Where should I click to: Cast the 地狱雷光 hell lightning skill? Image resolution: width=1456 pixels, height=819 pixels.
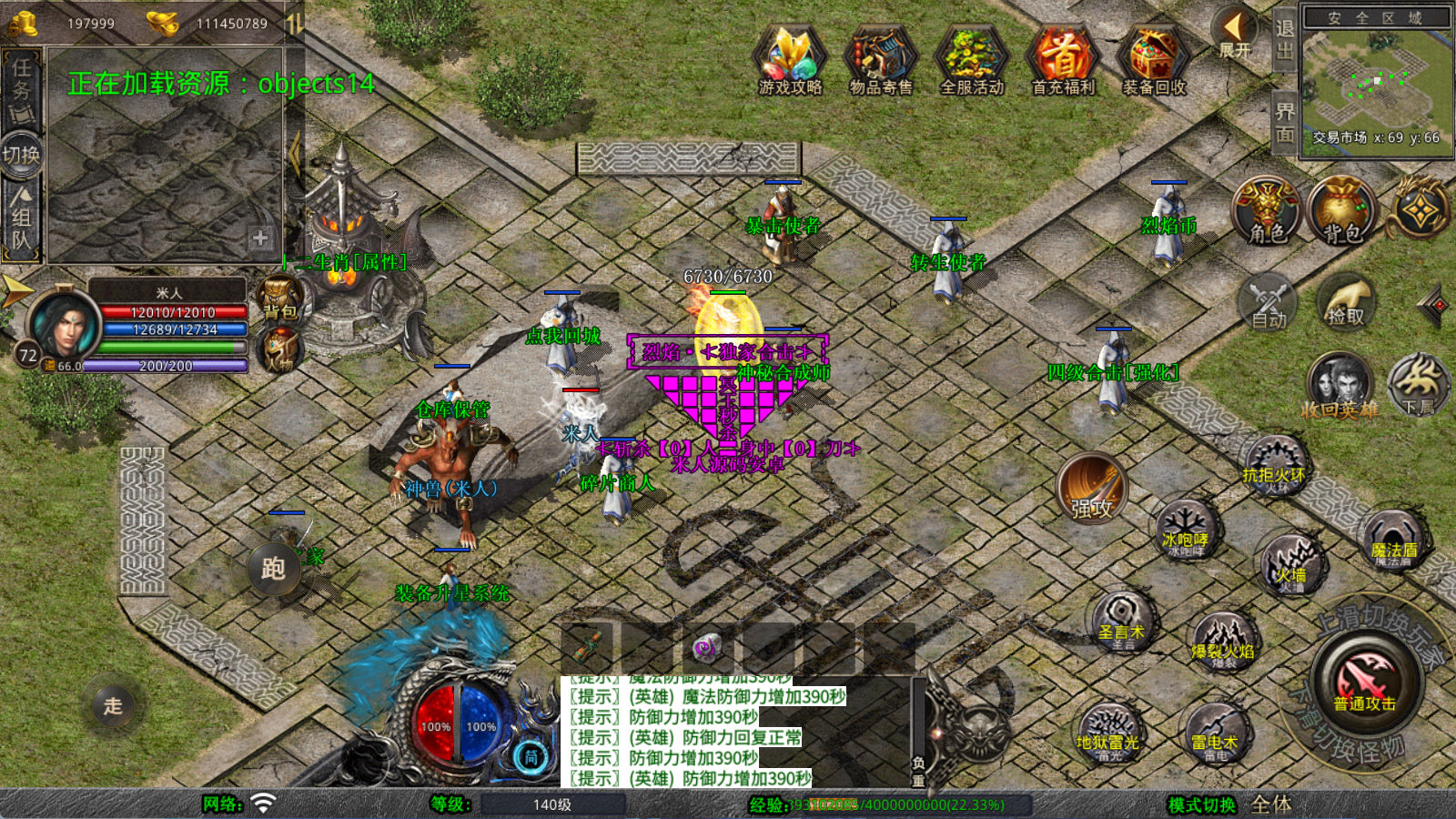[1107, 733]
